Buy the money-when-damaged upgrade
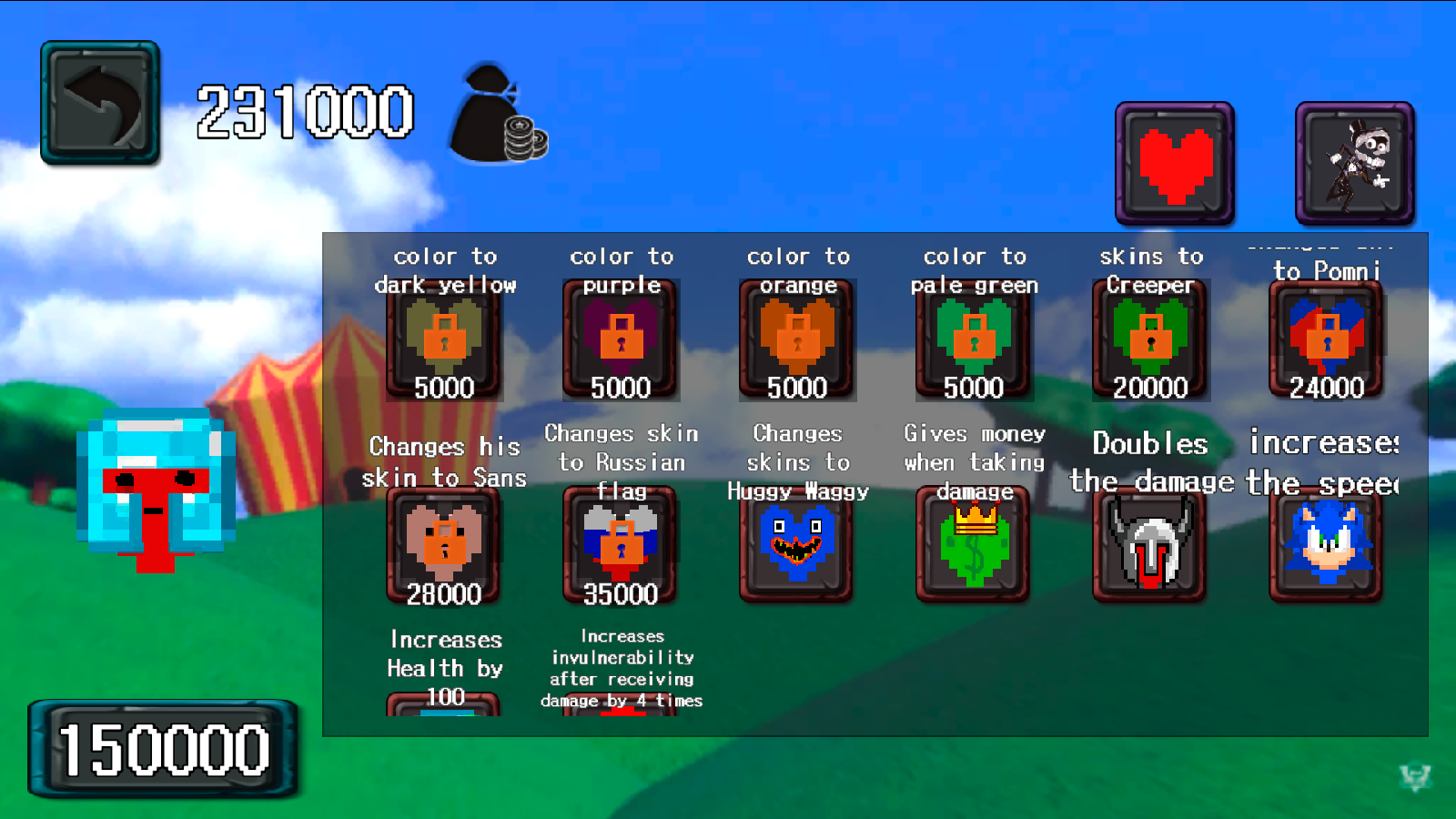The height and width of the screenshot is (819, 1456). [974, 544]
